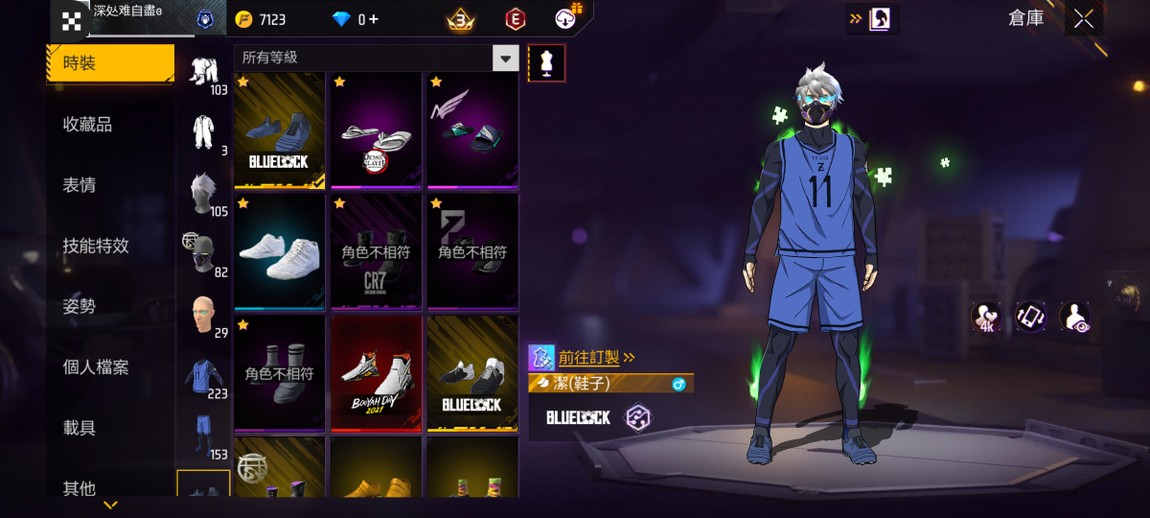
Task: Open the 倉庫 storage
Action: point(1026,19)
